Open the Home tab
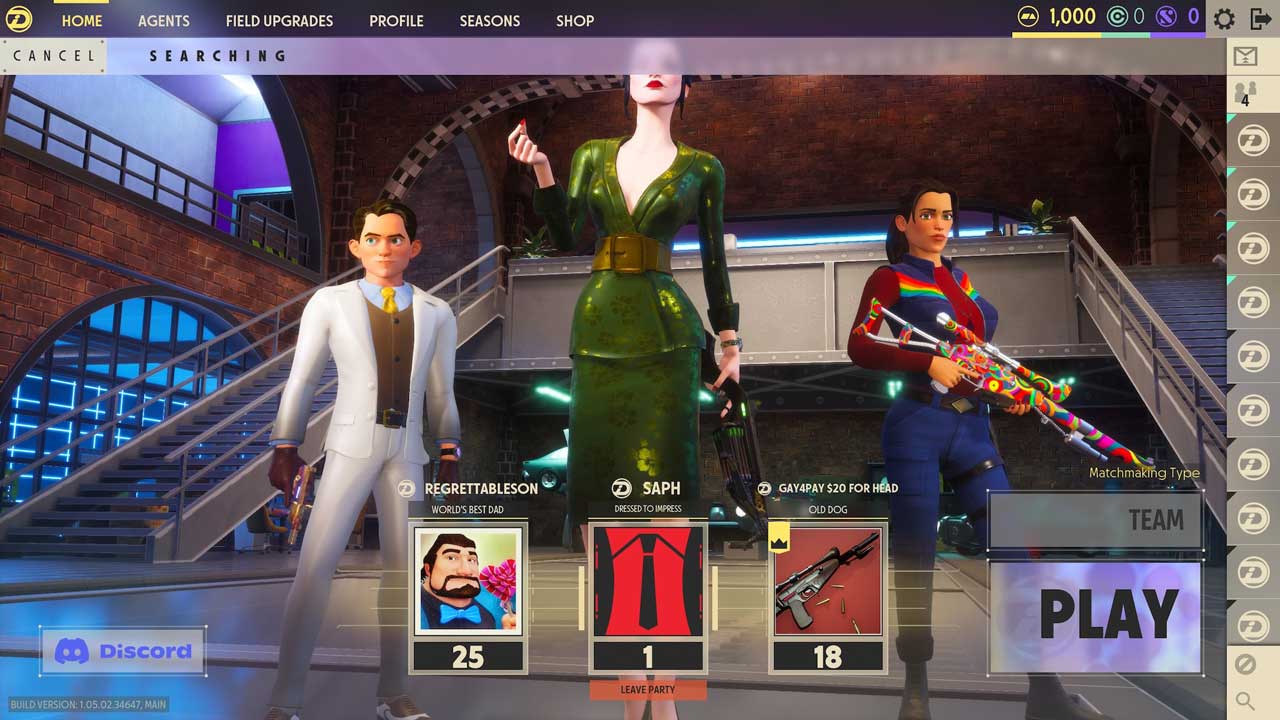Screen dimensions: 1280x720 (x=81, y=20)
